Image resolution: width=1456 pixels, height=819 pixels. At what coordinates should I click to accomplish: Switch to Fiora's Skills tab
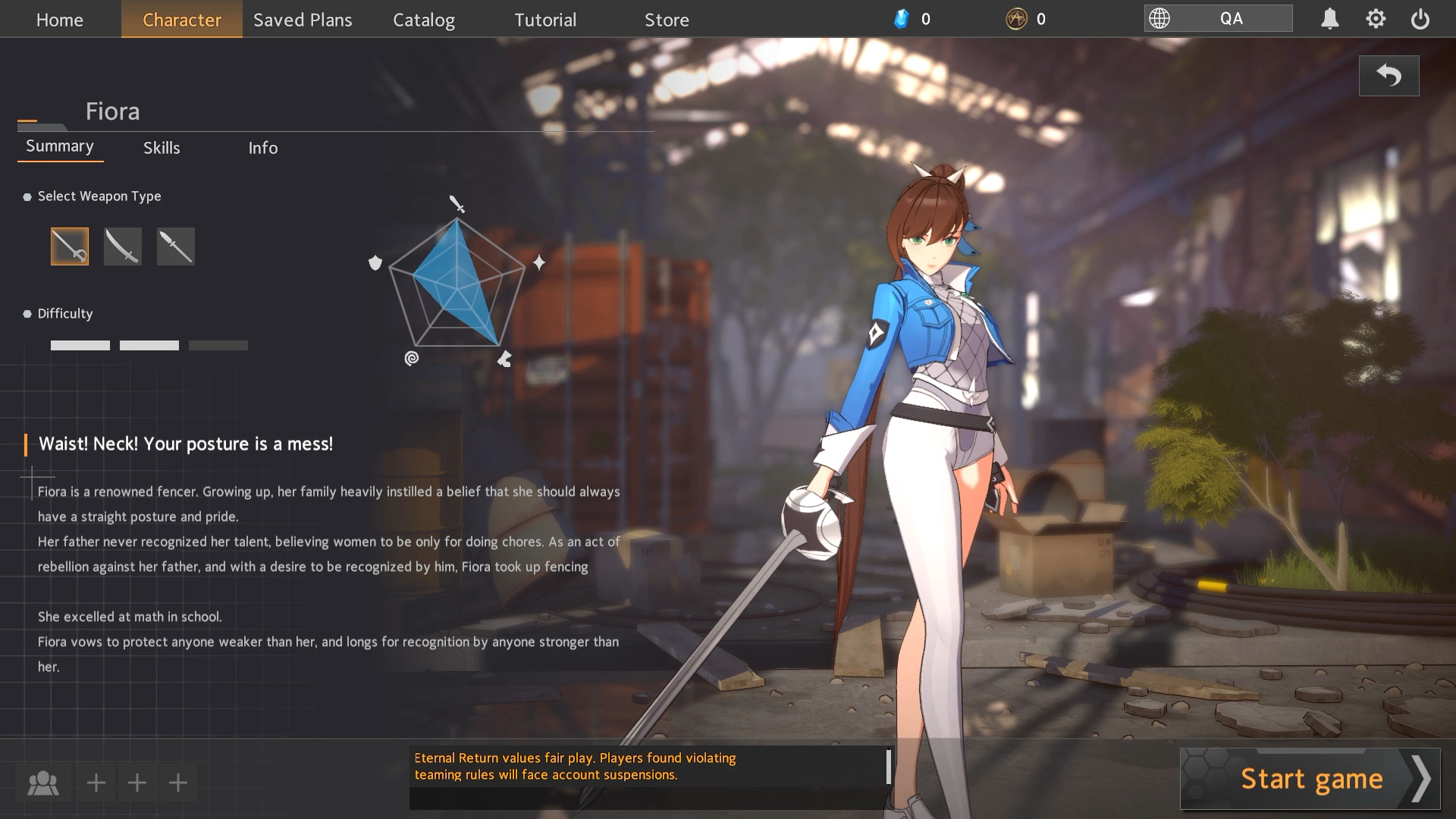162,148
